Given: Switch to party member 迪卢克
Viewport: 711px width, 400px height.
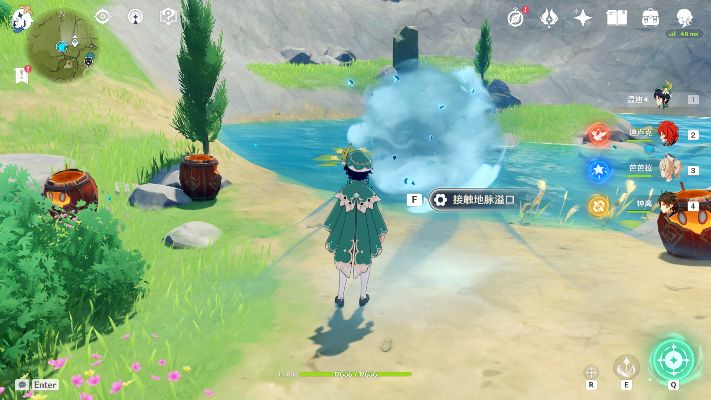Looking at the screenshot, I should (665, 133).
